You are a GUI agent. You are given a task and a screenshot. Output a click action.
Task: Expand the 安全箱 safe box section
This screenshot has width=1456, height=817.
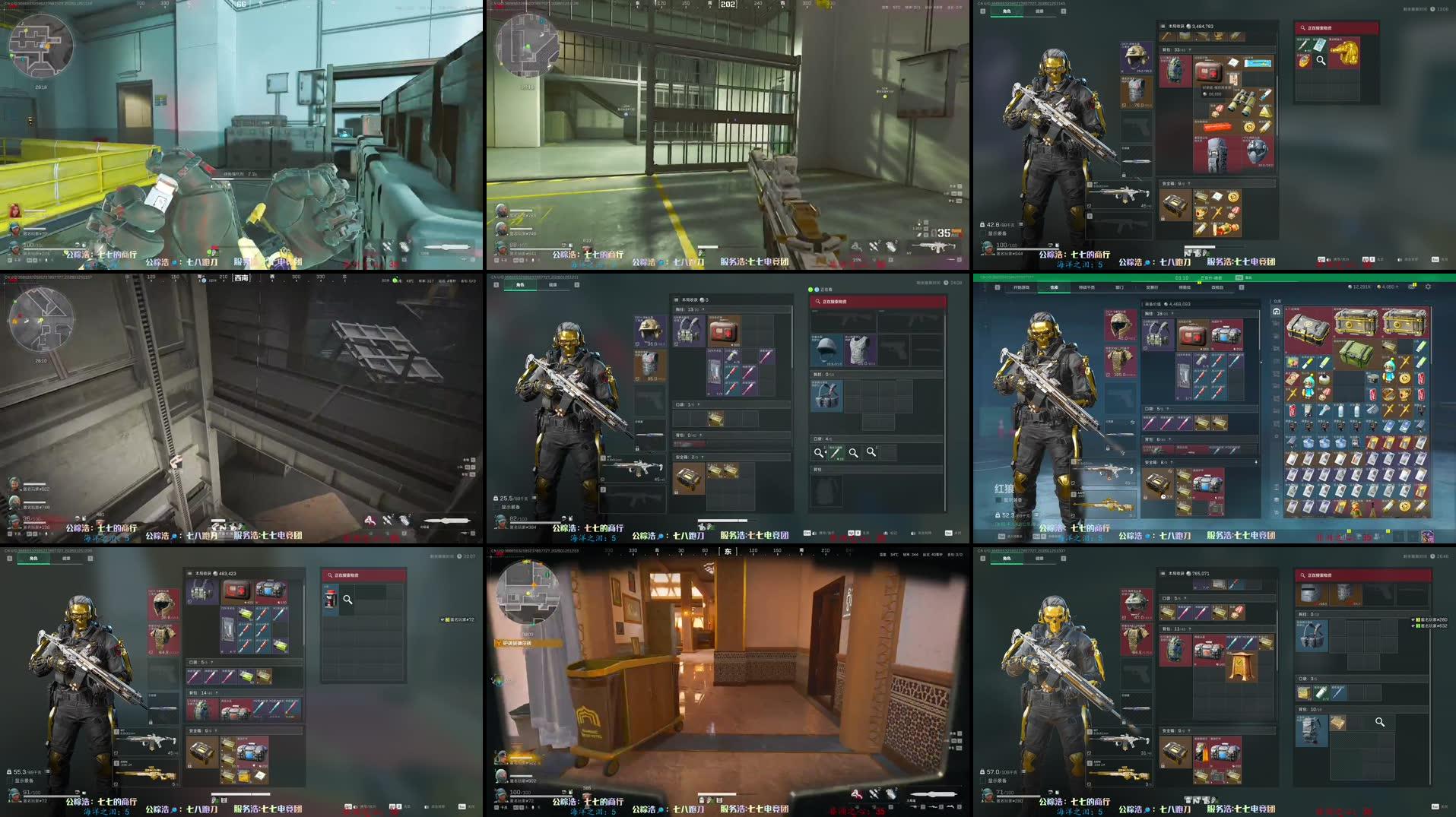pyautogui.click(x=1188, y=183)
